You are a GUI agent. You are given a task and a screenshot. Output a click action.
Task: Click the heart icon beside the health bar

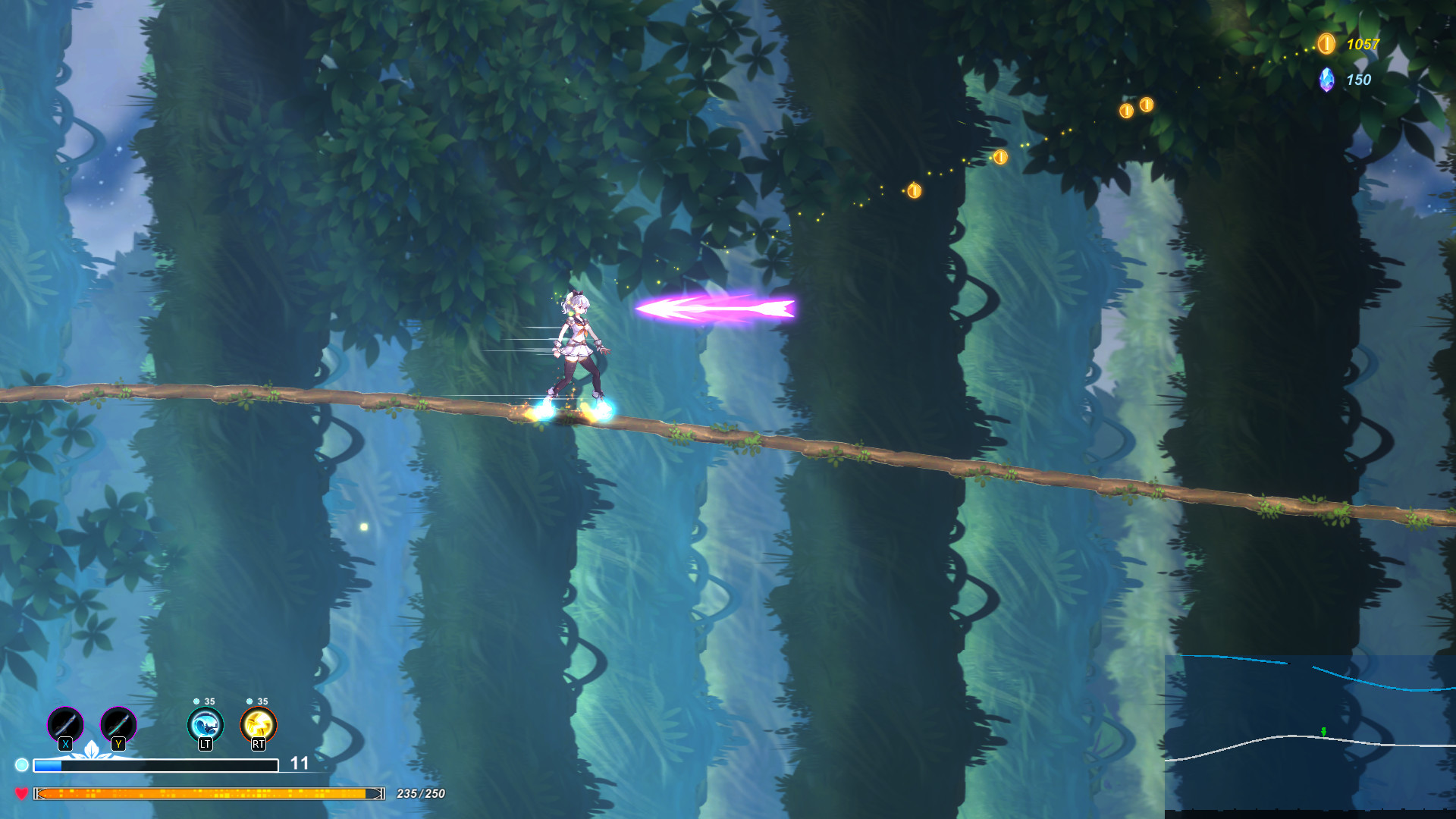coord(23,792)
